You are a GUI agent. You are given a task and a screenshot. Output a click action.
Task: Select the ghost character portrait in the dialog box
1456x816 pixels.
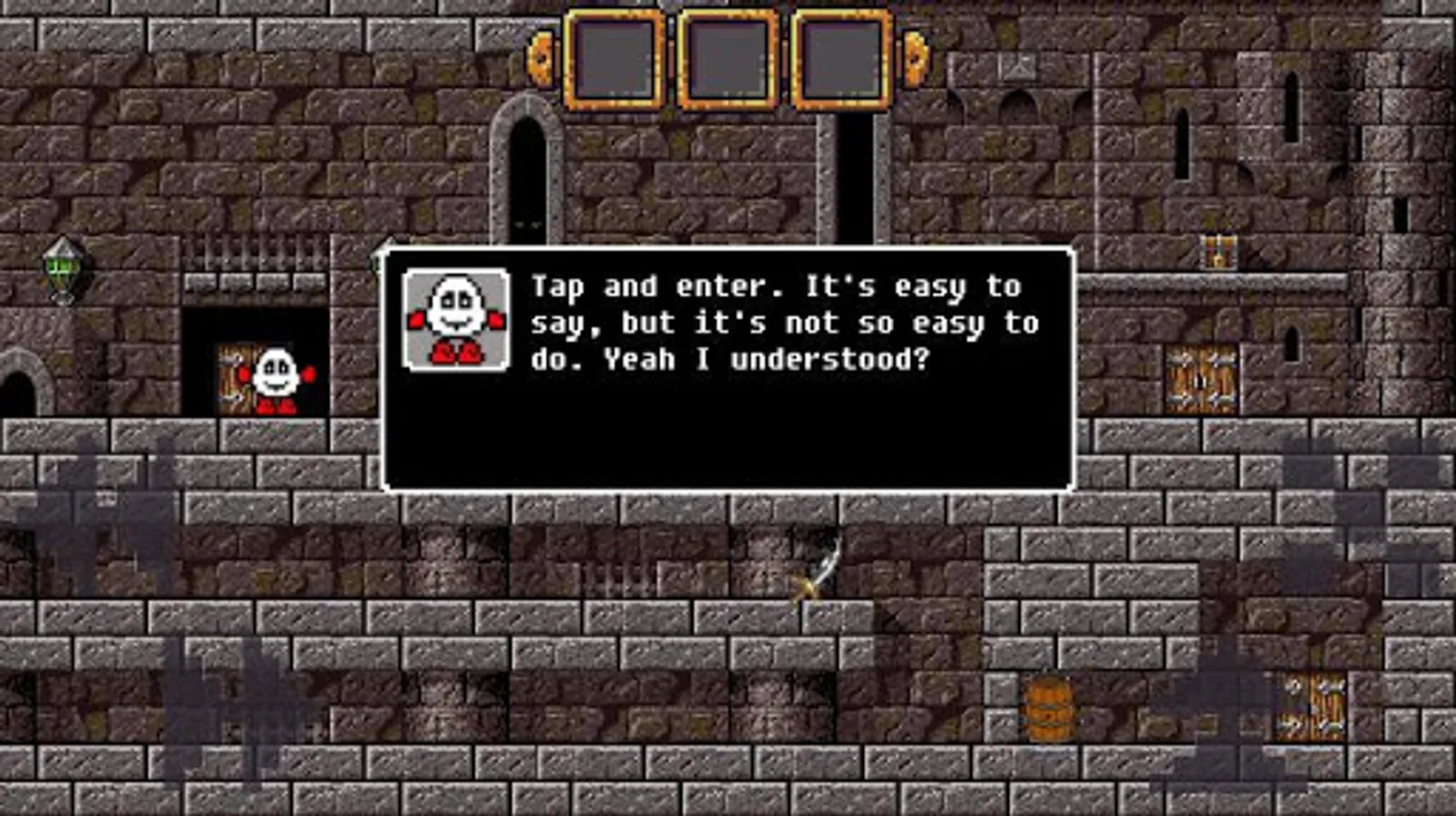tap(455, 319)
